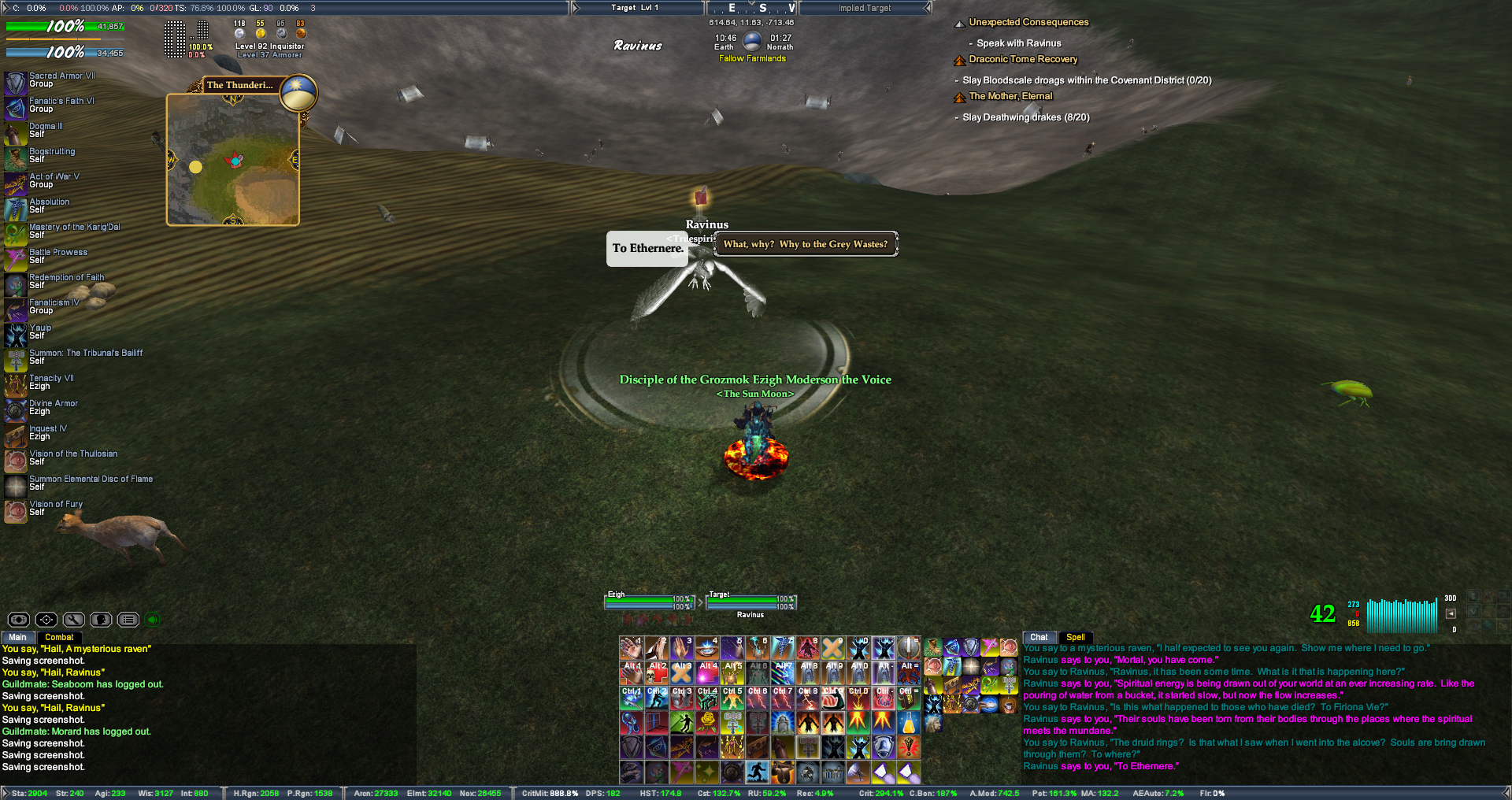This screenshot has width=1512, height=800.
Task: Choose the "What, why? Why to the Grey Wastes?" reply
Action: (805, 244)
